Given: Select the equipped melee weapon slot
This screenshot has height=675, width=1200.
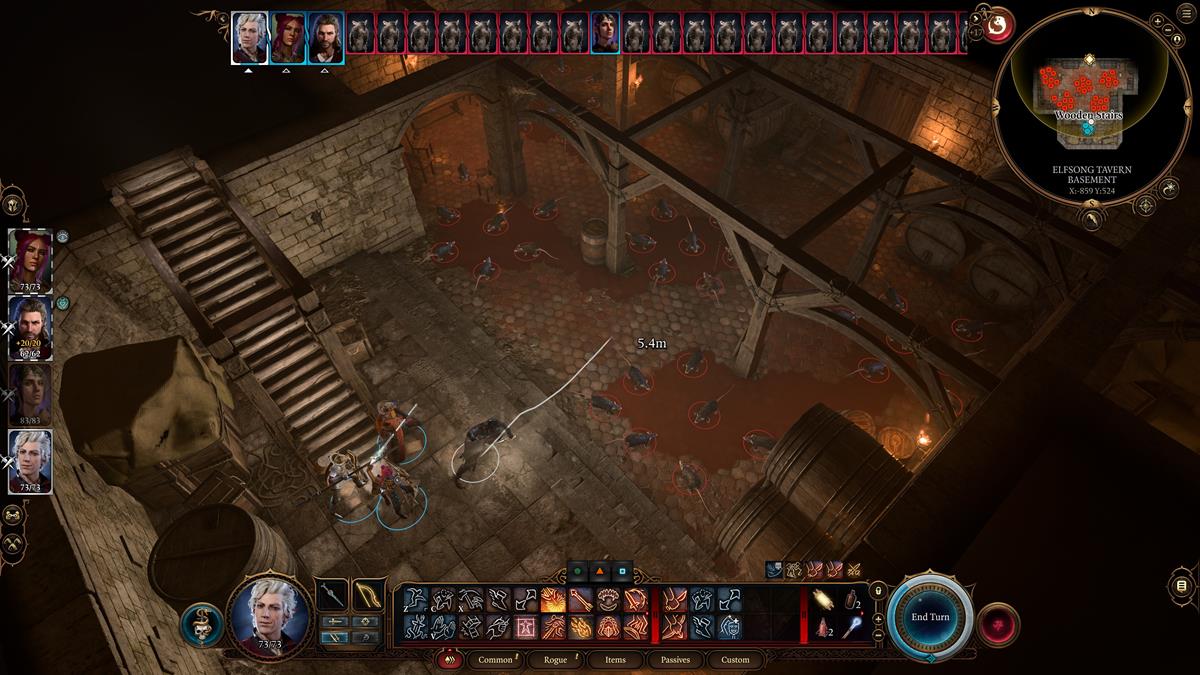Looking at the screenshot, I should coord(332,595).
